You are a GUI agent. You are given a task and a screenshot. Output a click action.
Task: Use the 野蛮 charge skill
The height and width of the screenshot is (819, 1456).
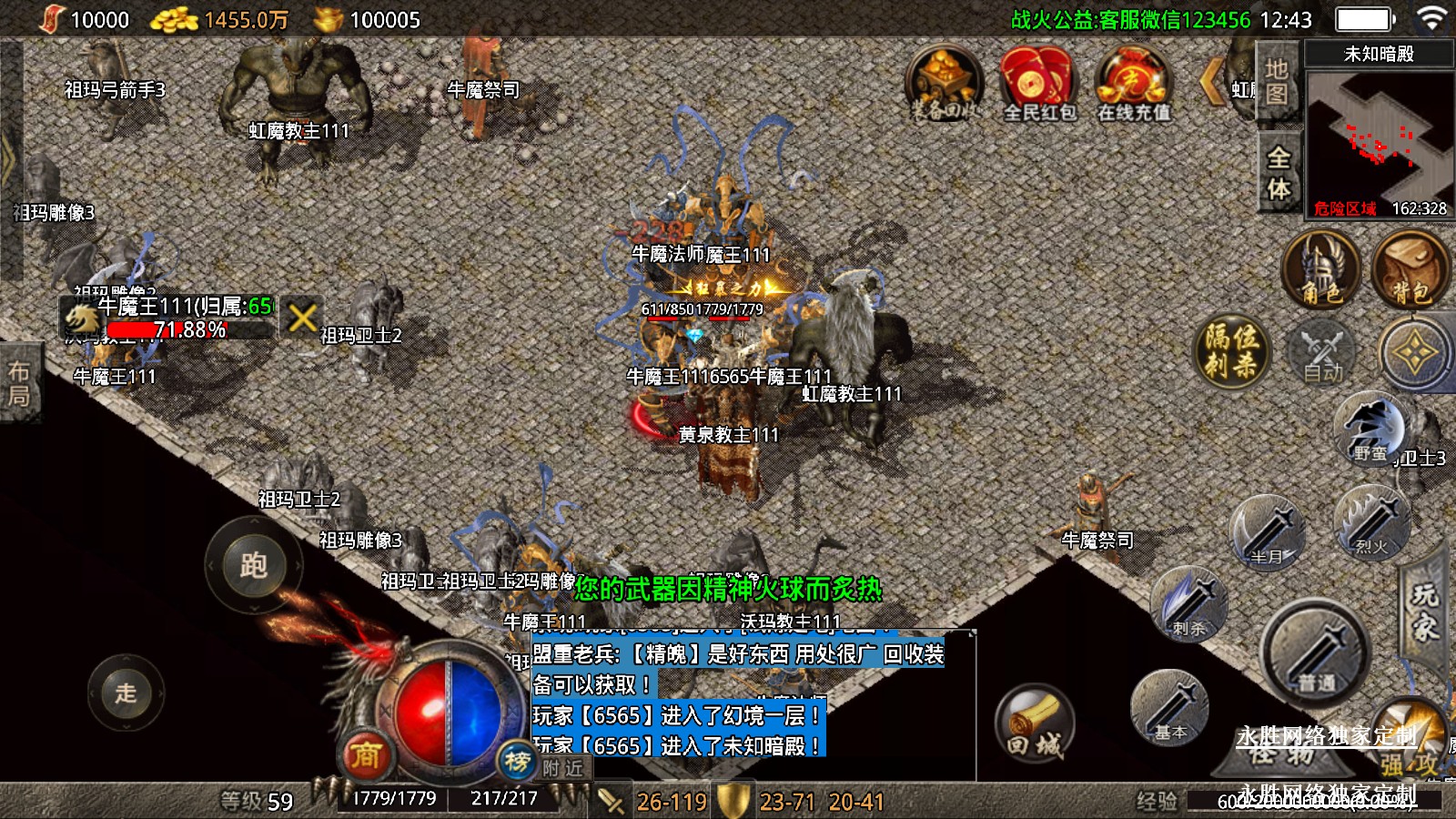click(x=1370, y=428)
